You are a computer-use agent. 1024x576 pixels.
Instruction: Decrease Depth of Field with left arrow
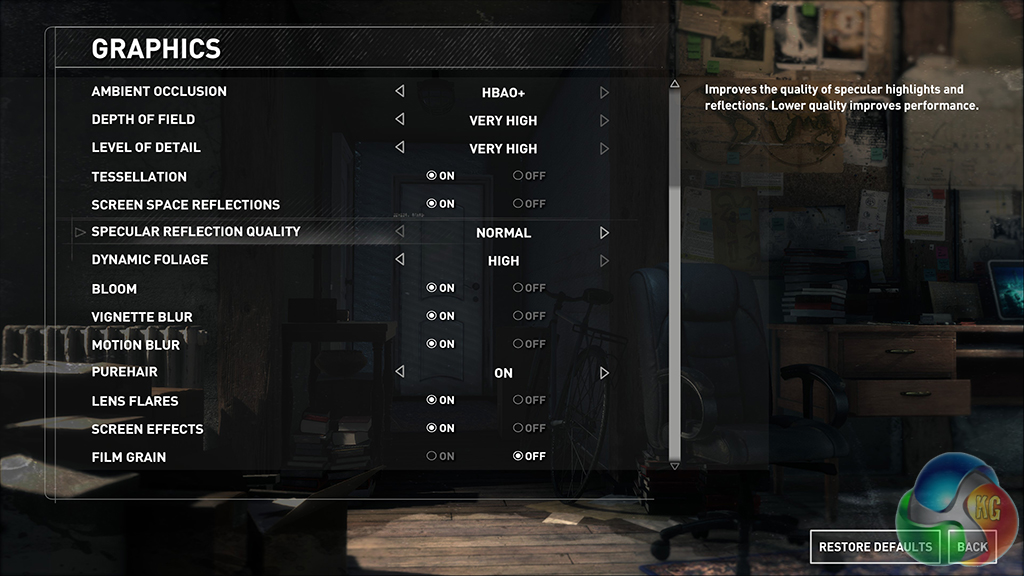[400, 120]
